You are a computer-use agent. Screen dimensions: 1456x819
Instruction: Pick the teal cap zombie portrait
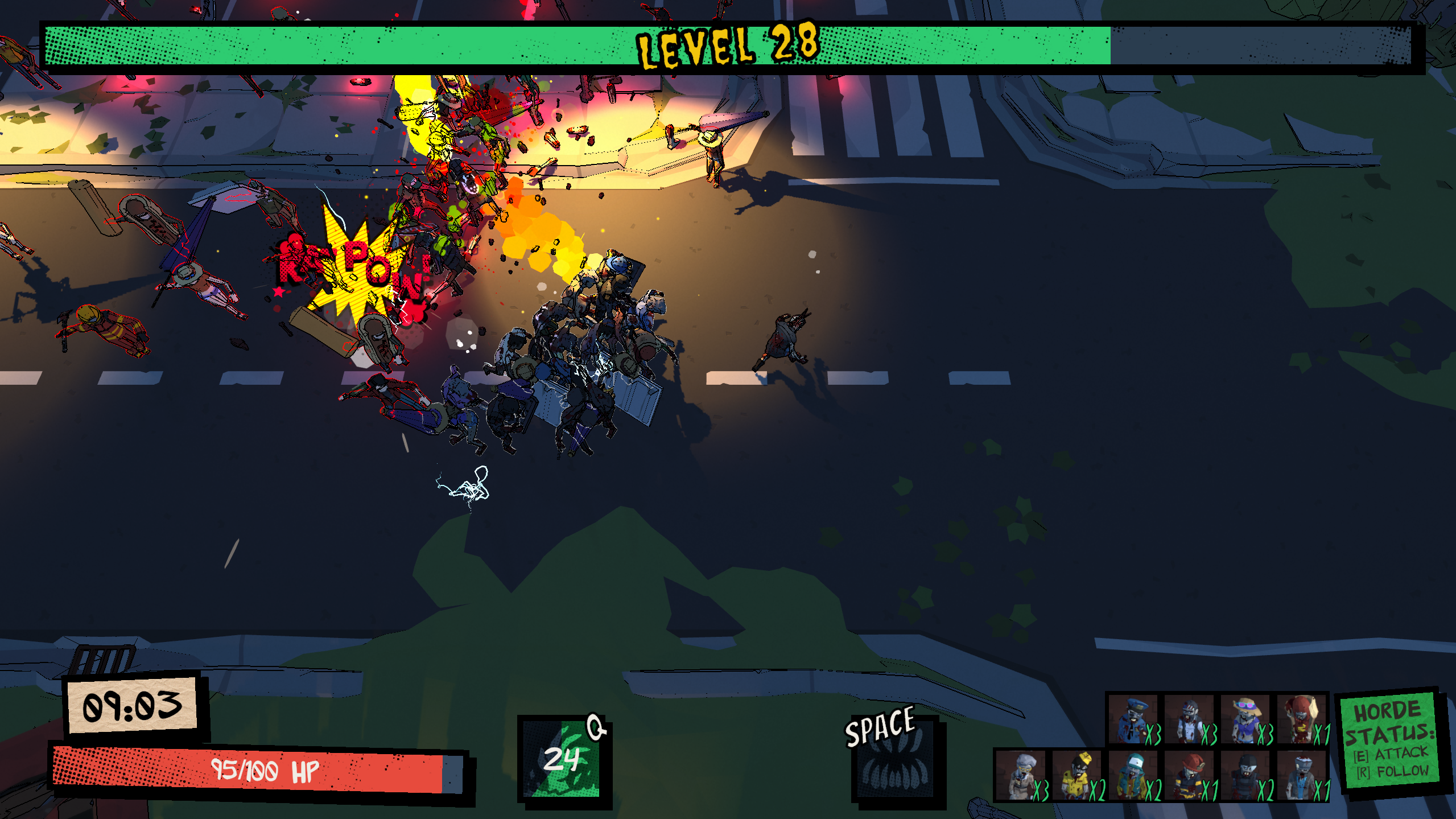point(1133,775)
